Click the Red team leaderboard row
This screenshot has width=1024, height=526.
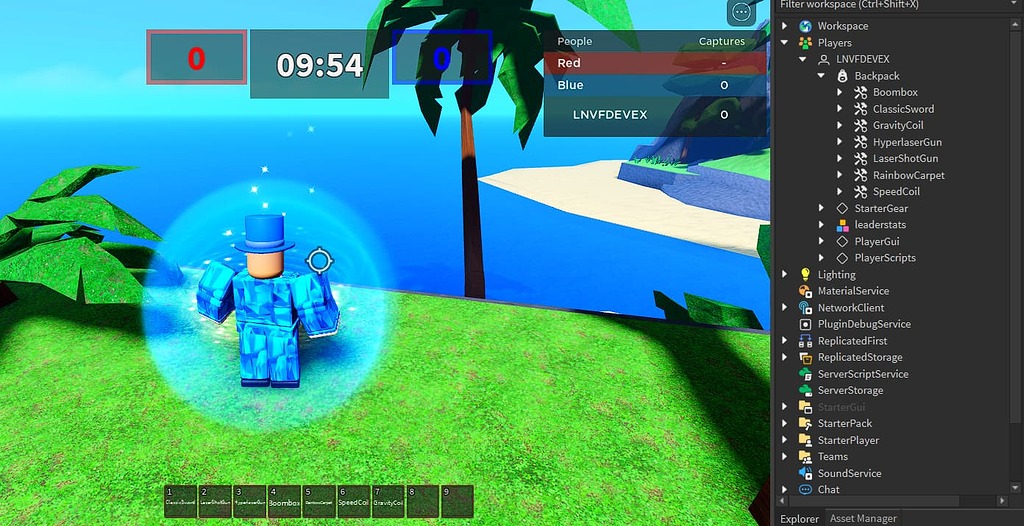(x=655, y=63)
